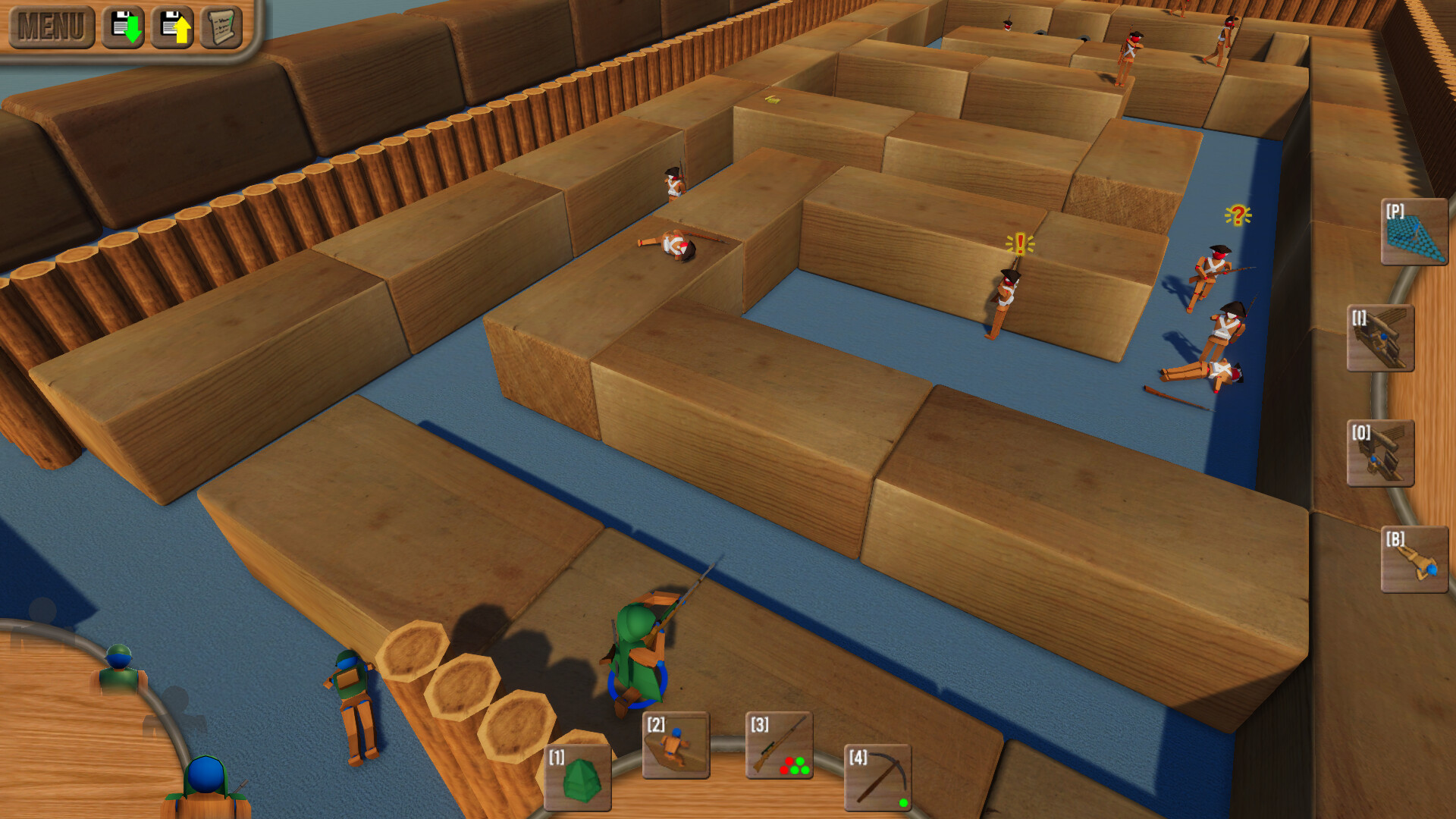Click the load game floppy disk icon
Screen dimensions: 1456x819
tap(173, 27)
